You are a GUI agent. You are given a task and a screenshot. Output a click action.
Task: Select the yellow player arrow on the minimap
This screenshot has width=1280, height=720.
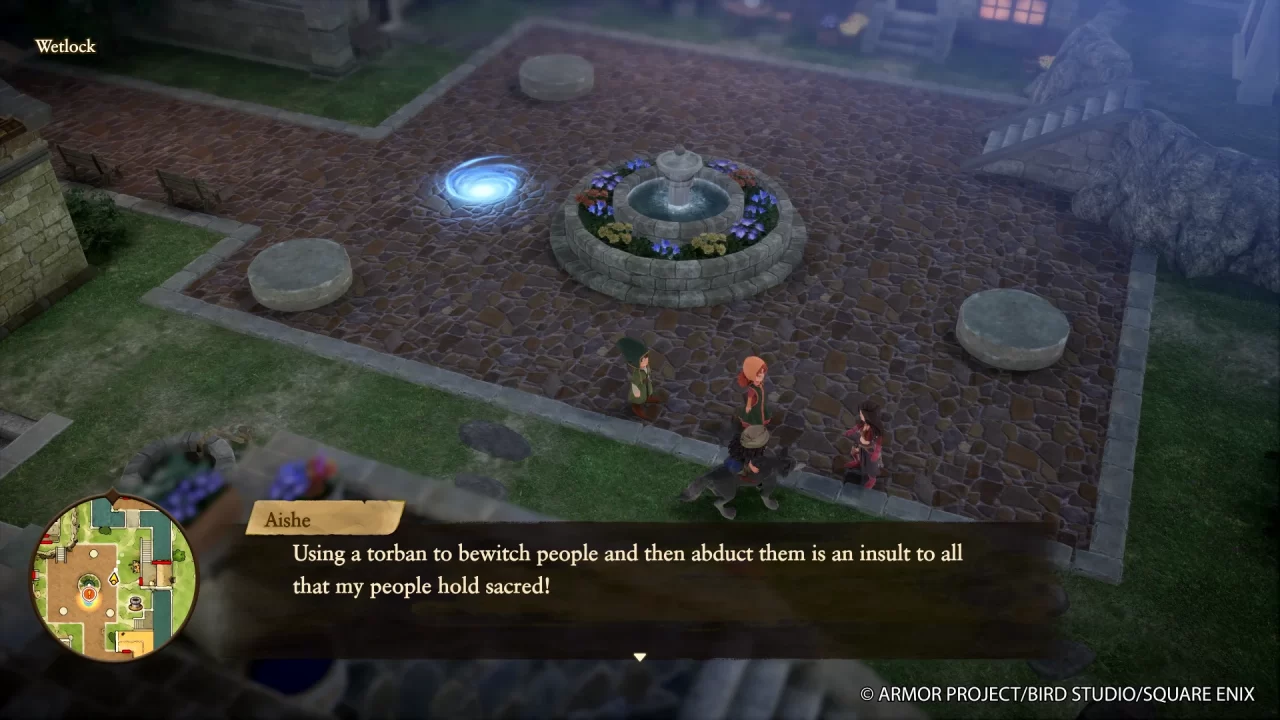point(114,577)
